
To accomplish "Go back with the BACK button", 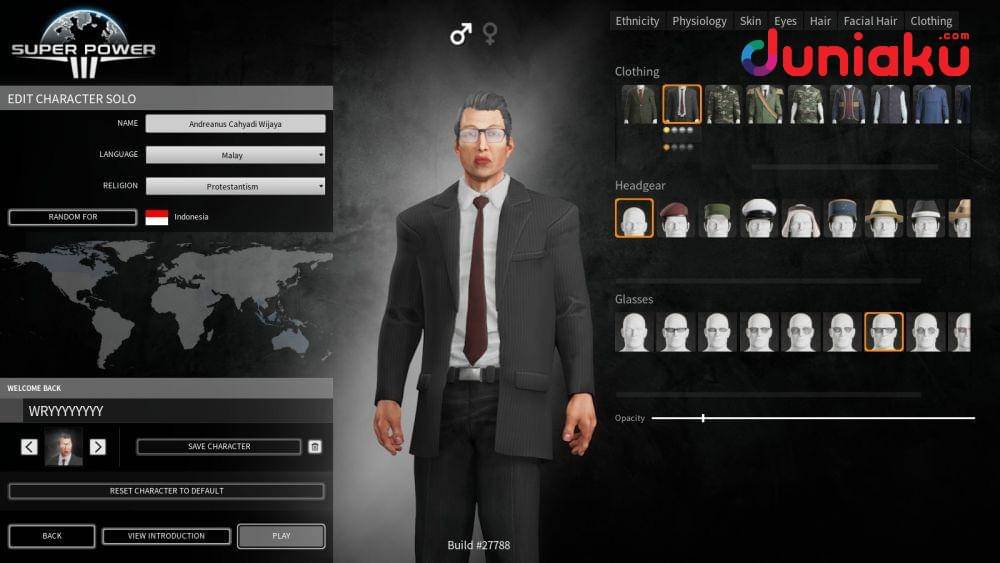I will (52, 536).
